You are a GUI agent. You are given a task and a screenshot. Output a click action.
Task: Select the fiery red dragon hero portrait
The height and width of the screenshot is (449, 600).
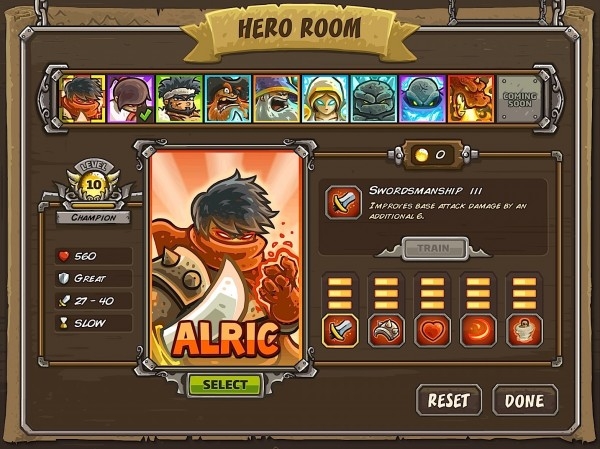470,99
